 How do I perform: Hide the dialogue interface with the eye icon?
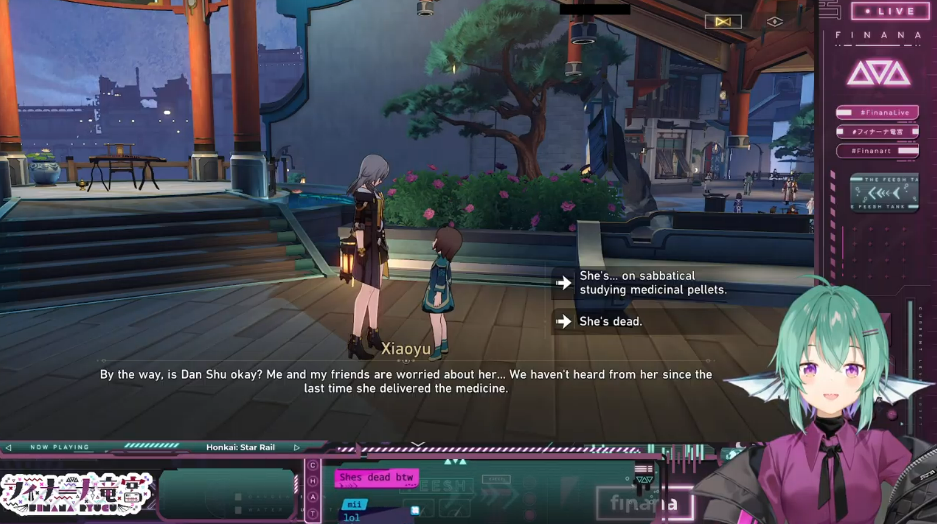coord(774,21)
